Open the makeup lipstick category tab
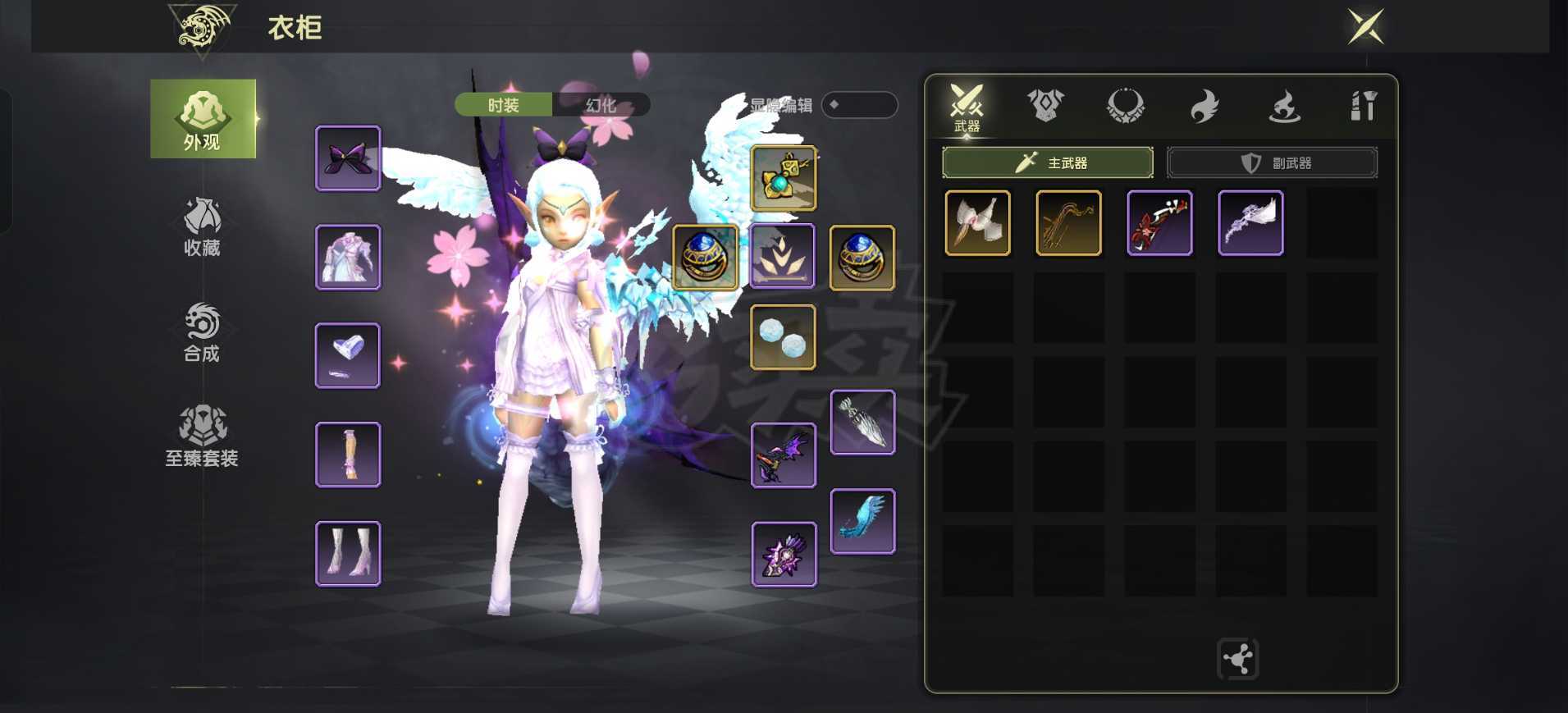The width and height of the screenshot is (1568, 713). pos(1363,106)
